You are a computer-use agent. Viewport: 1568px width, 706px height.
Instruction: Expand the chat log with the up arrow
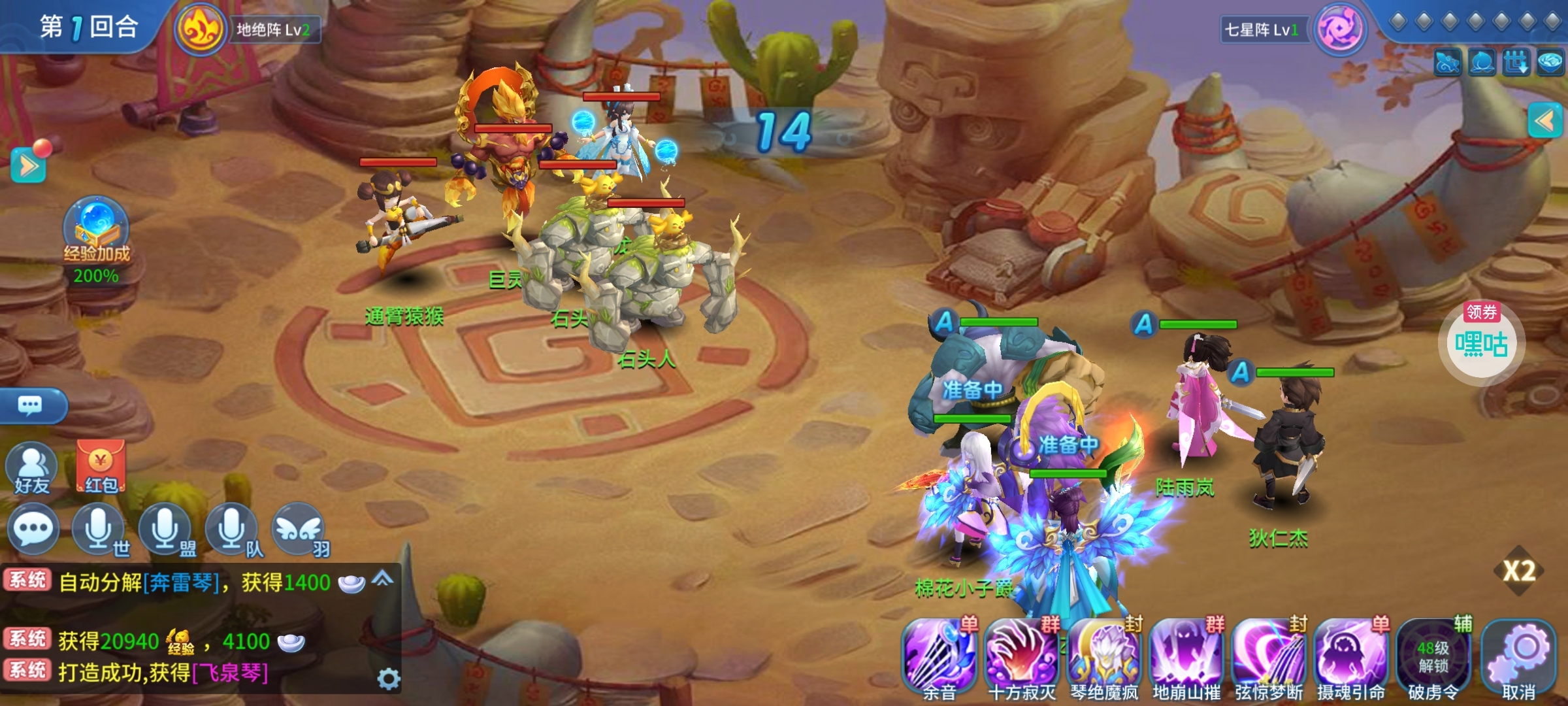(x=383, y=579)
